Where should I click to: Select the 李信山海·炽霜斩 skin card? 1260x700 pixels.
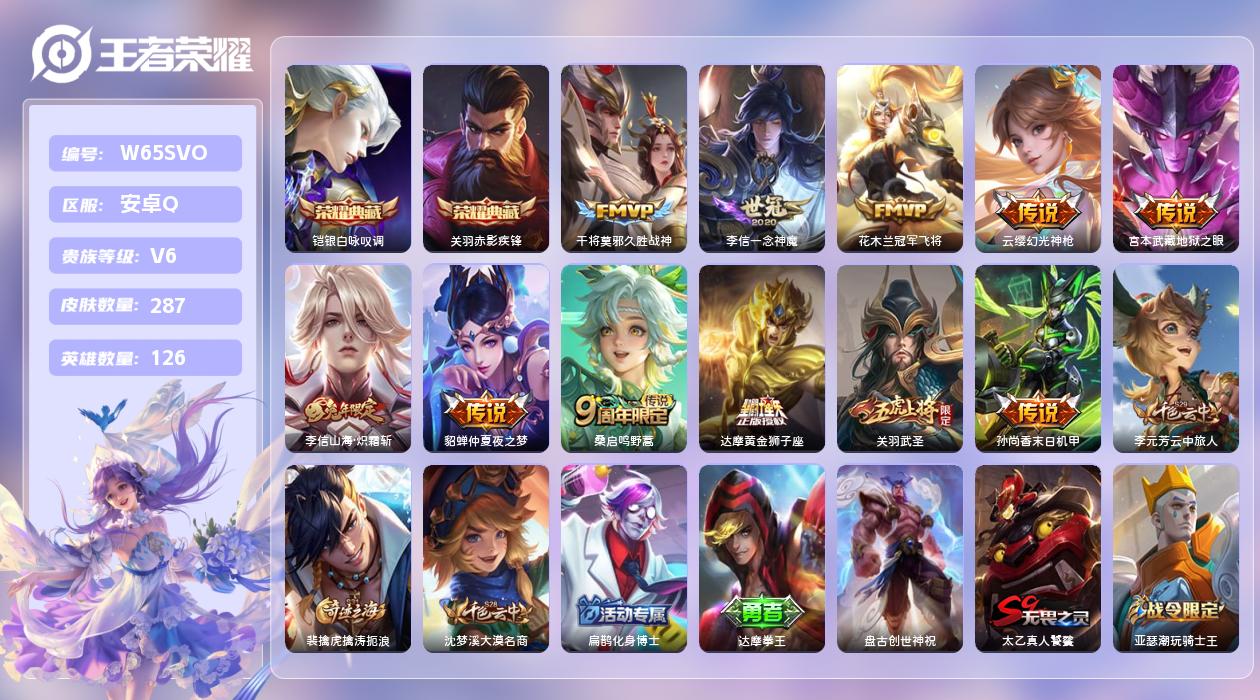pyautogui.click(x=348, y=358)
